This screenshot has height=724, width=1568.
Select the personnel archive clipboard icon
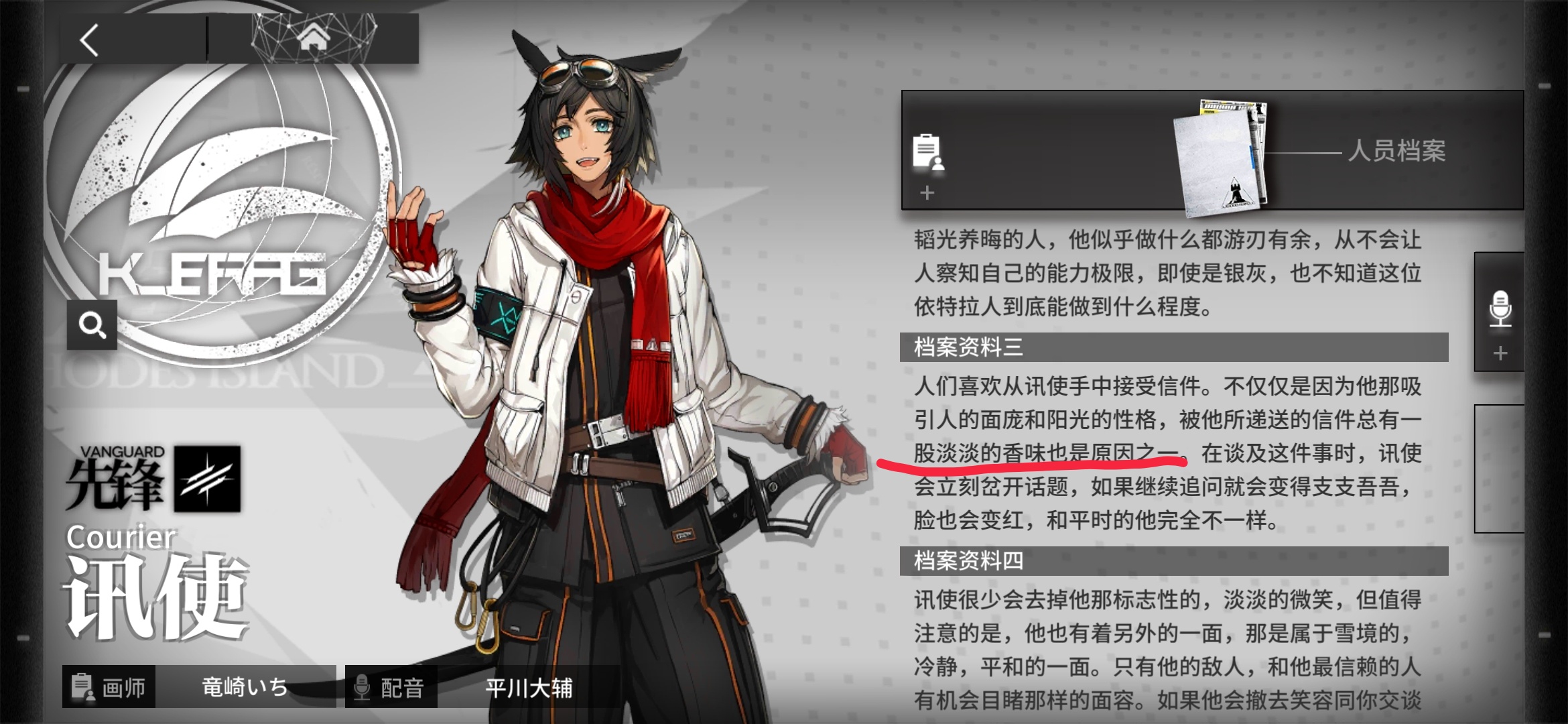click(927, 153)
